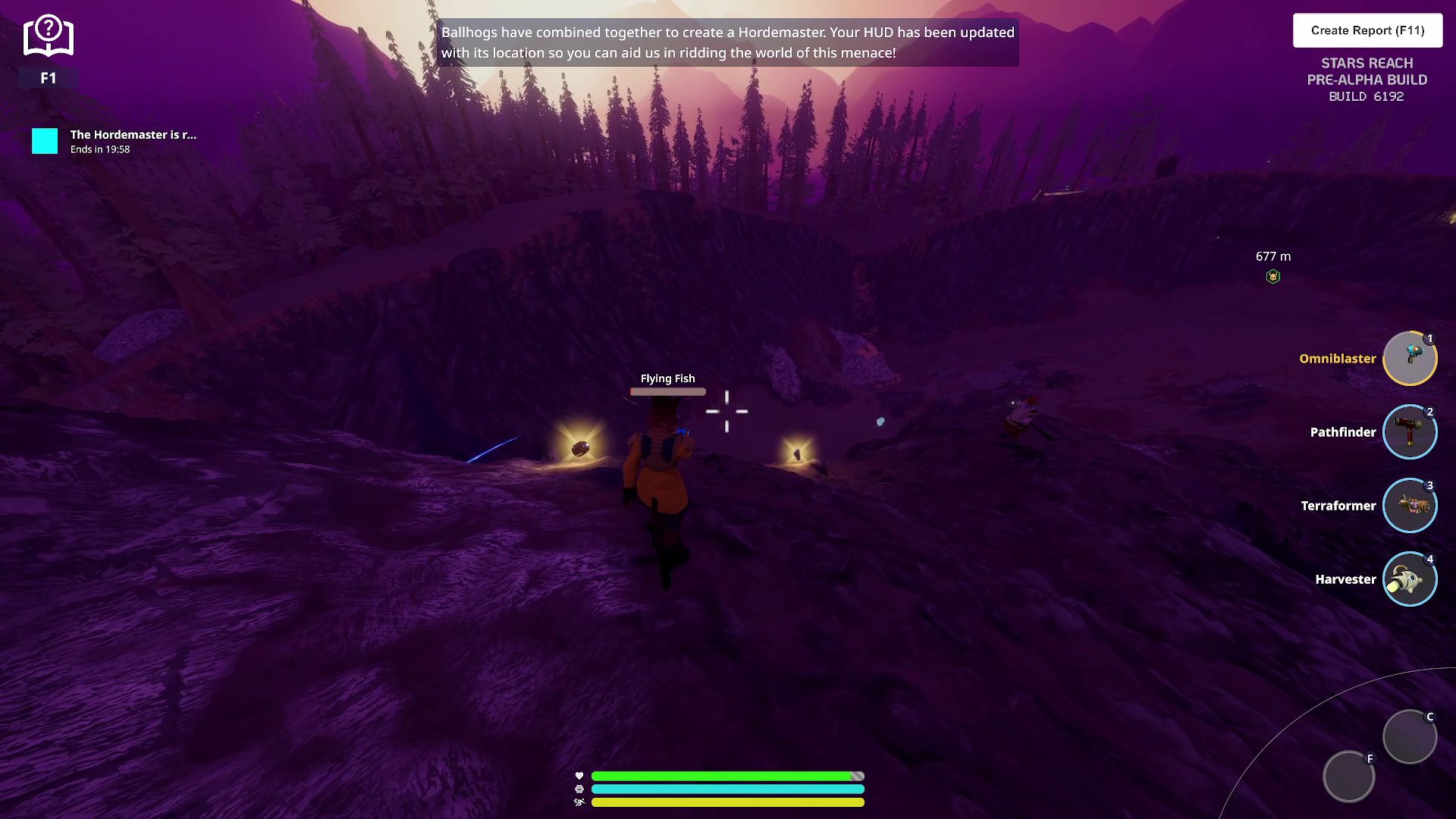Select the Omniblaster tool slot
This screenshot has width=1456, height=819.
pyautogui.click(x=1409, y=359)
